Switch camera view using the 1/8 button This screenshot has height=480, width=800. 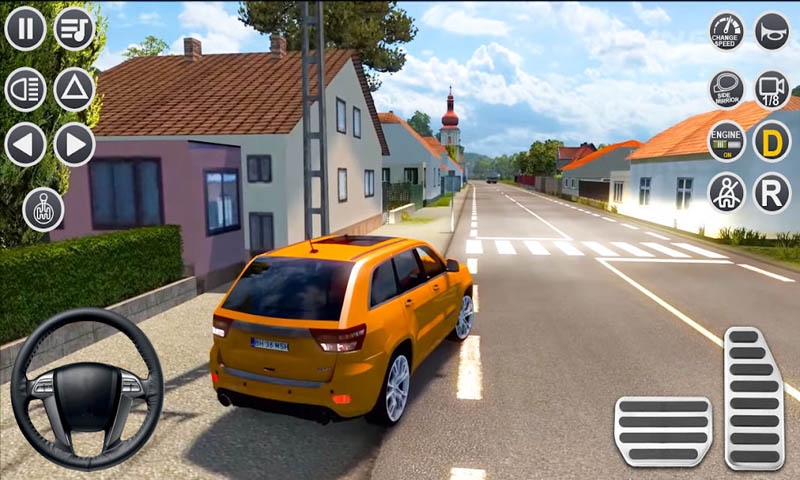(771, 88)
